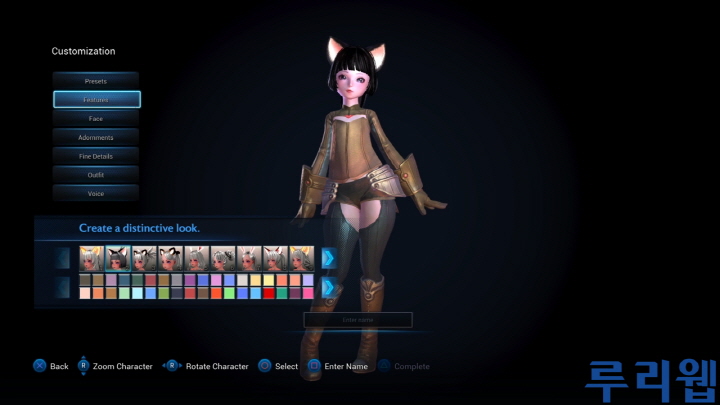The image size is (720, 405).
Task: Show more colors with the swatch right arrow
Action: pyautogui.click(x=328, y=288)
